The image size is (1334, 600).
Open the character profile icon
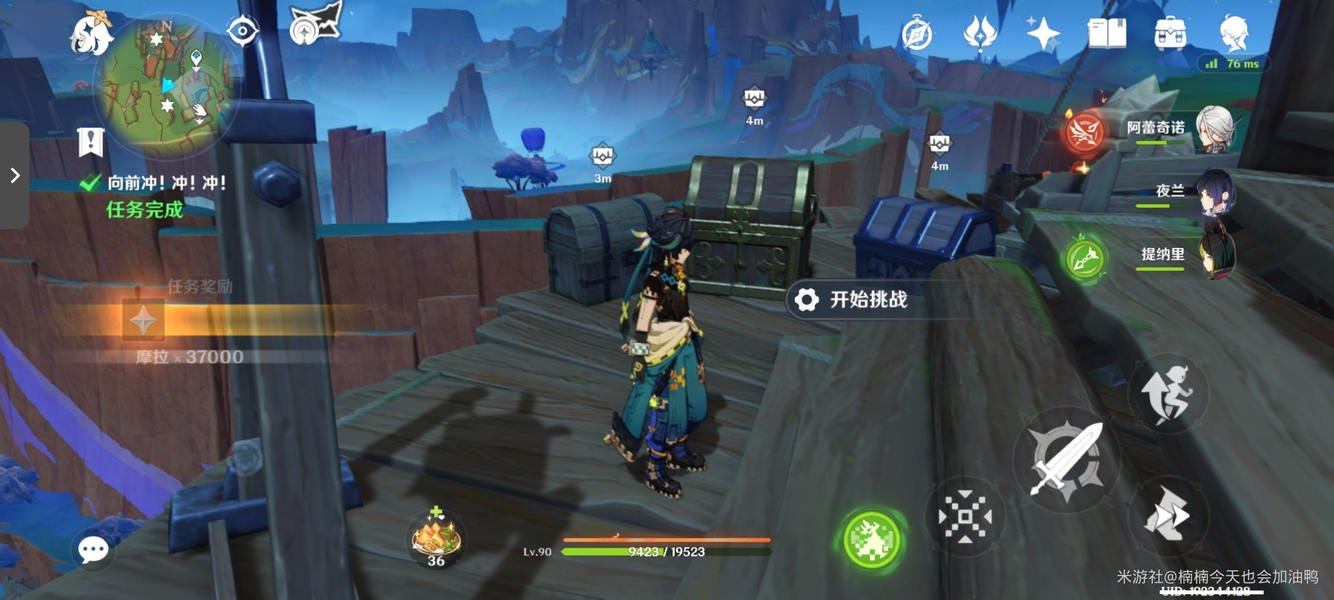pyautogui.click(x=1235, y=34)
